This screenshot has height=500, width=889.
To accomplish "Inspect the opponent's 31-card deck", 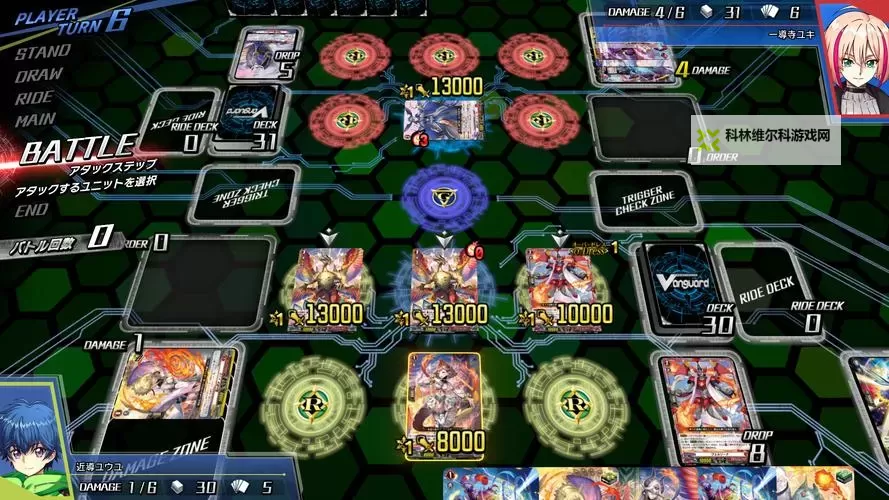I will (250, 115).
